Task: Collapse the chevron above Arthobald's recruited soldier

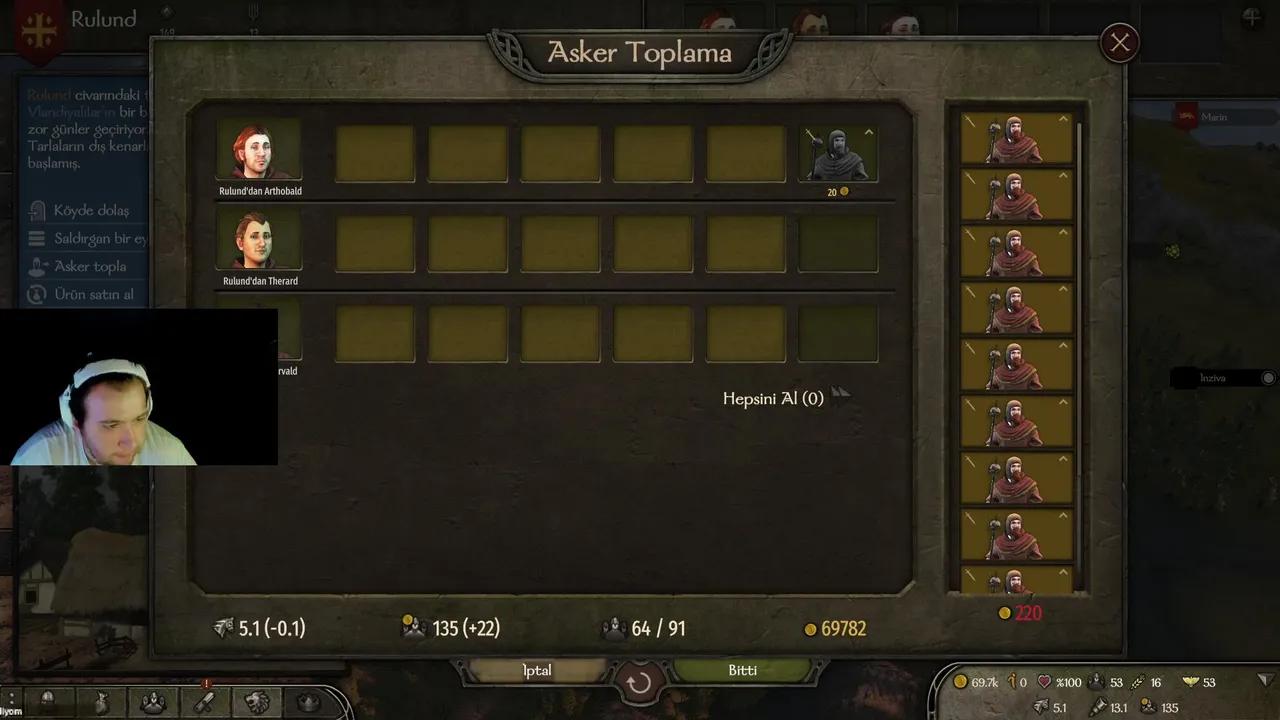Action: (868, 131)
